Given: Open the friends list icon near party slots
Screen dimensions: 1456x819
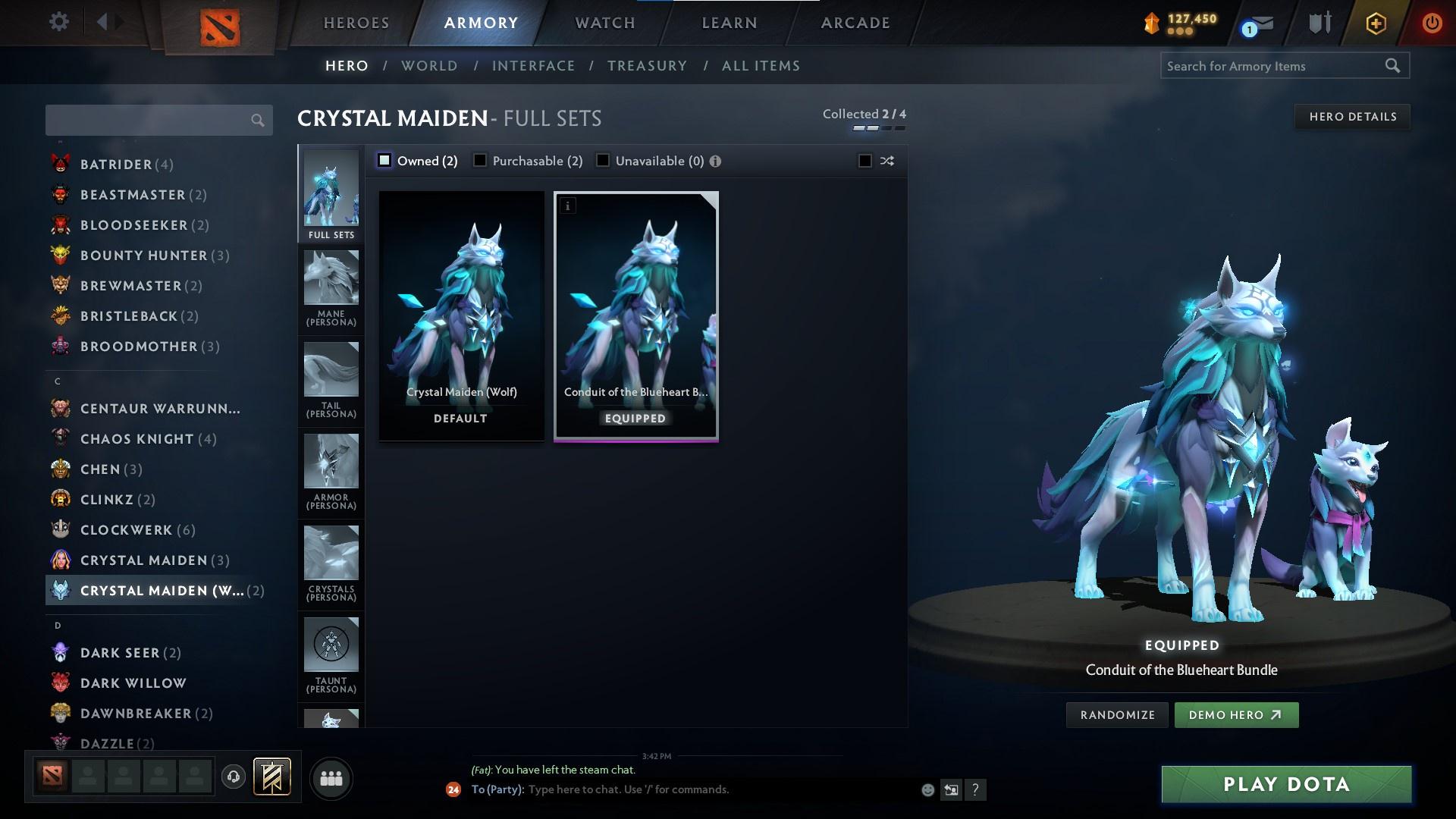Looking at the screenshot, I should click(331, 778).
